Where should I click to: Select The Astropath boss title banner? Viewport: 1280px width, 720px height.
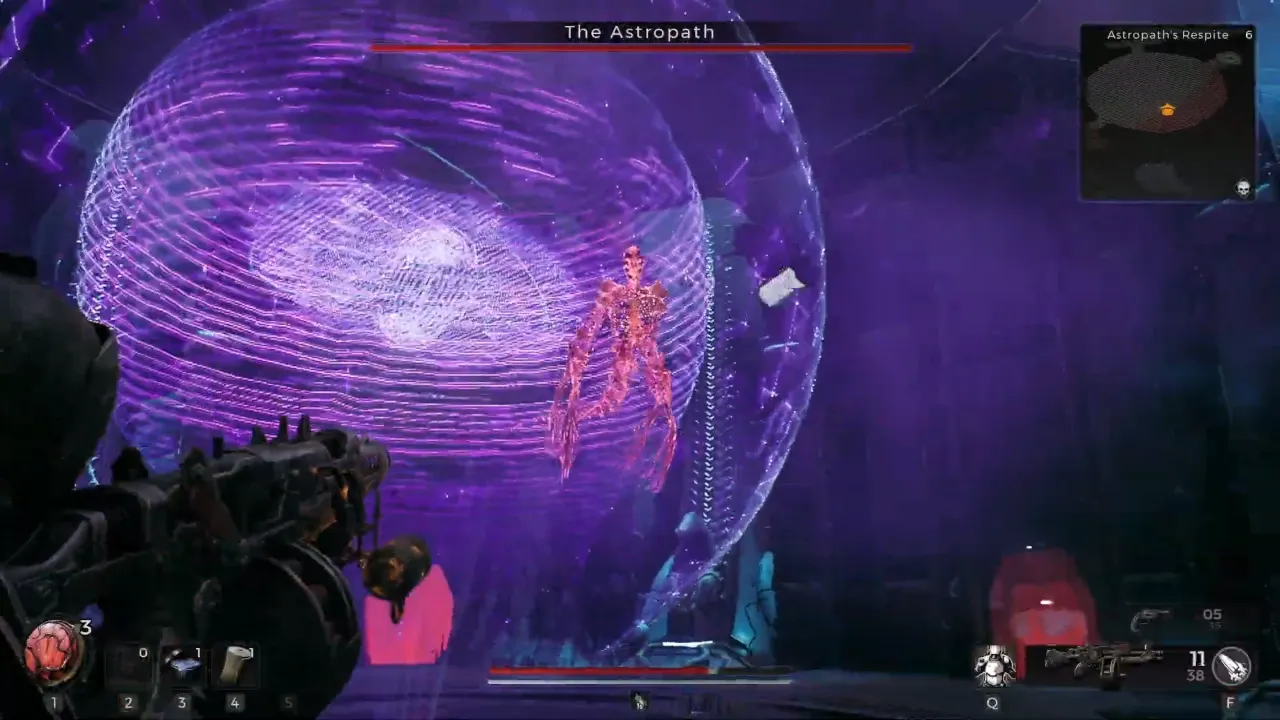[x=639, y=32]
